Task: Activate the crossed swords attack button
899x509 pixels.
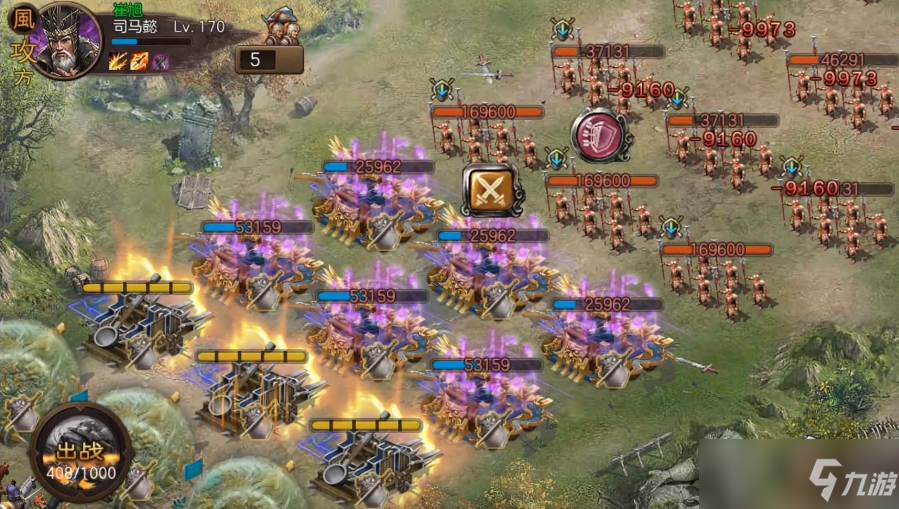Action: (x=489, y=190)
